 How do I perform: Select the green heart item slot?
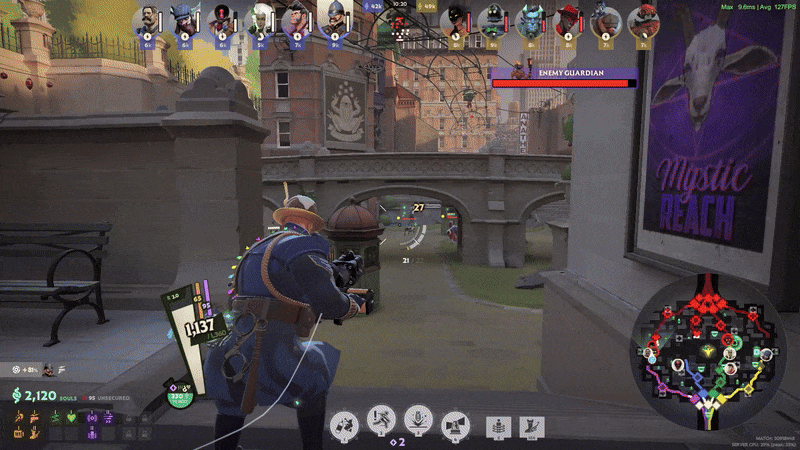pyautogui.click(x=71, y=416)
